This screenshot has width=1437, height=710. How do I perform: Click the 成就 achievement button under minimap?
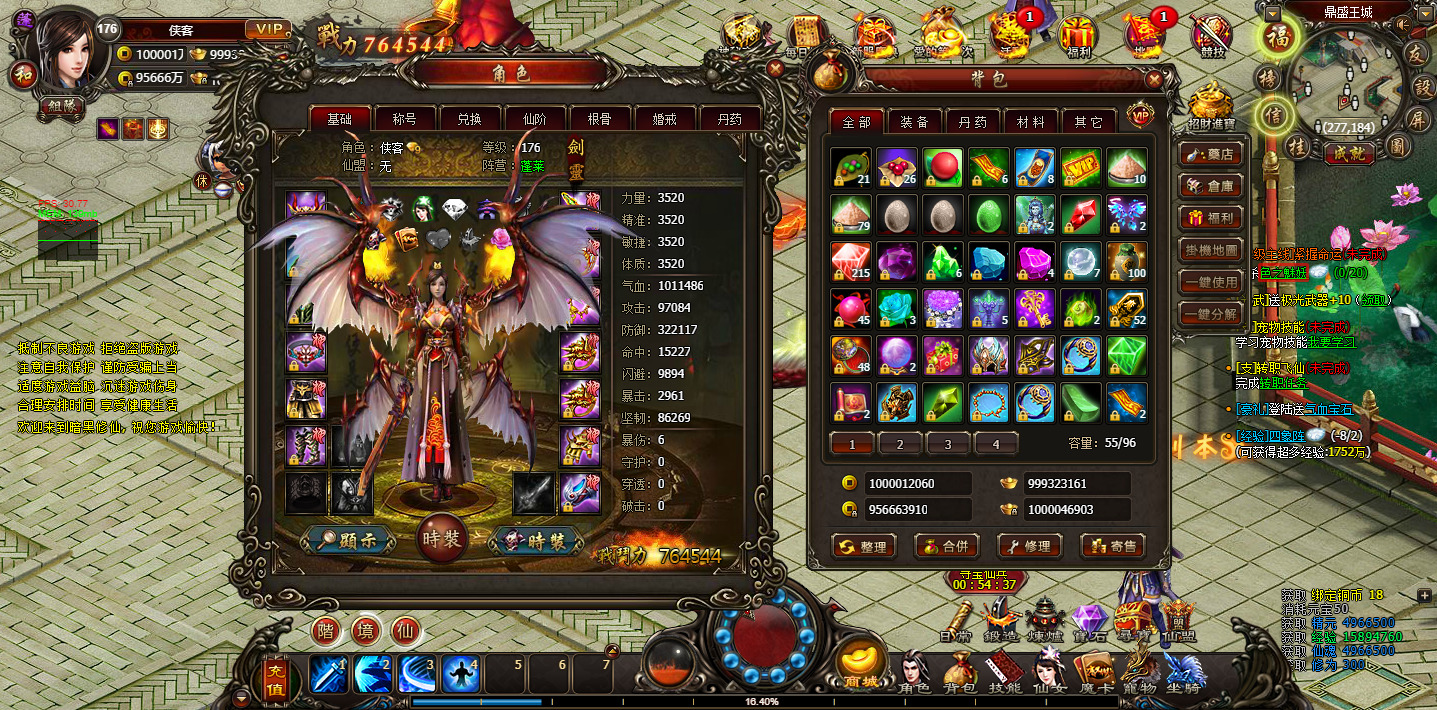[x=1348, y=153]
